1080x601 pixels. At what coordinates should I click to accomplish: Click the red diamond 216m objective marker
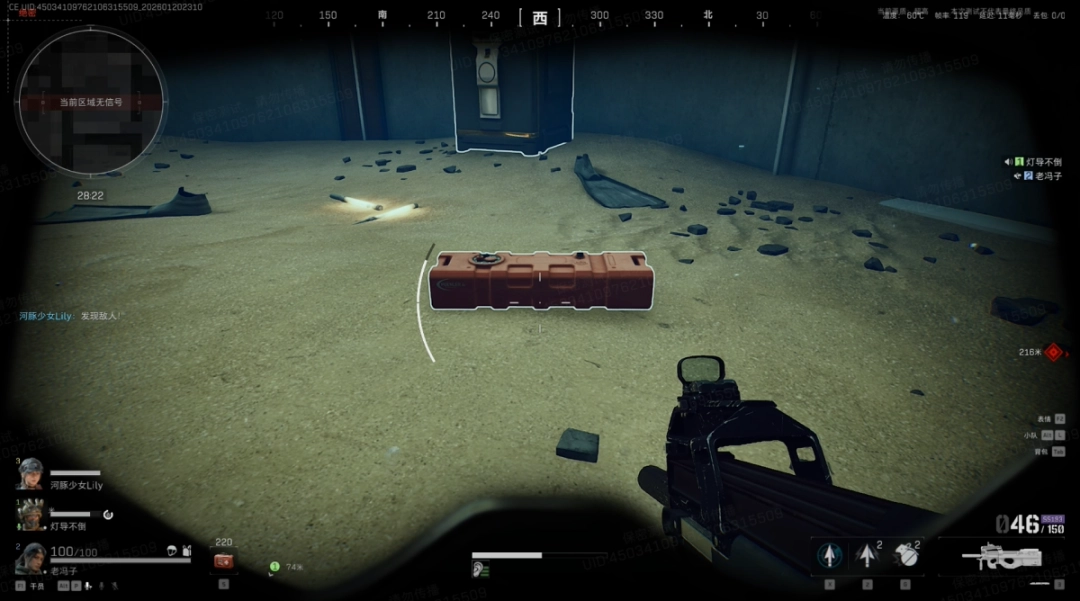(x=1053, y=352)
